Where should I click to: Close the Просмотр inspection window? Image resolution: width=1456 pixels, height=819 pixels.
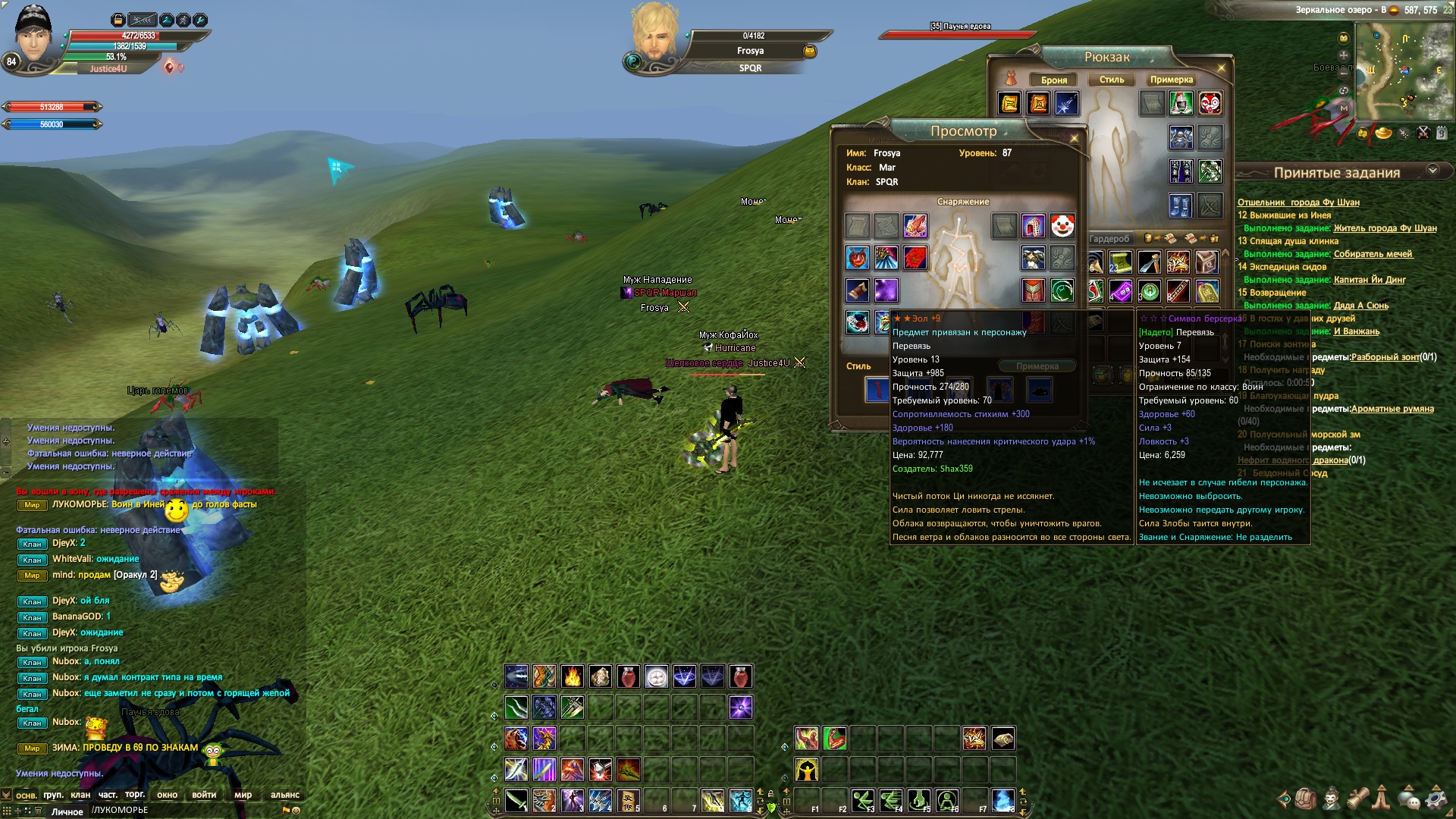pos(1074,138)
